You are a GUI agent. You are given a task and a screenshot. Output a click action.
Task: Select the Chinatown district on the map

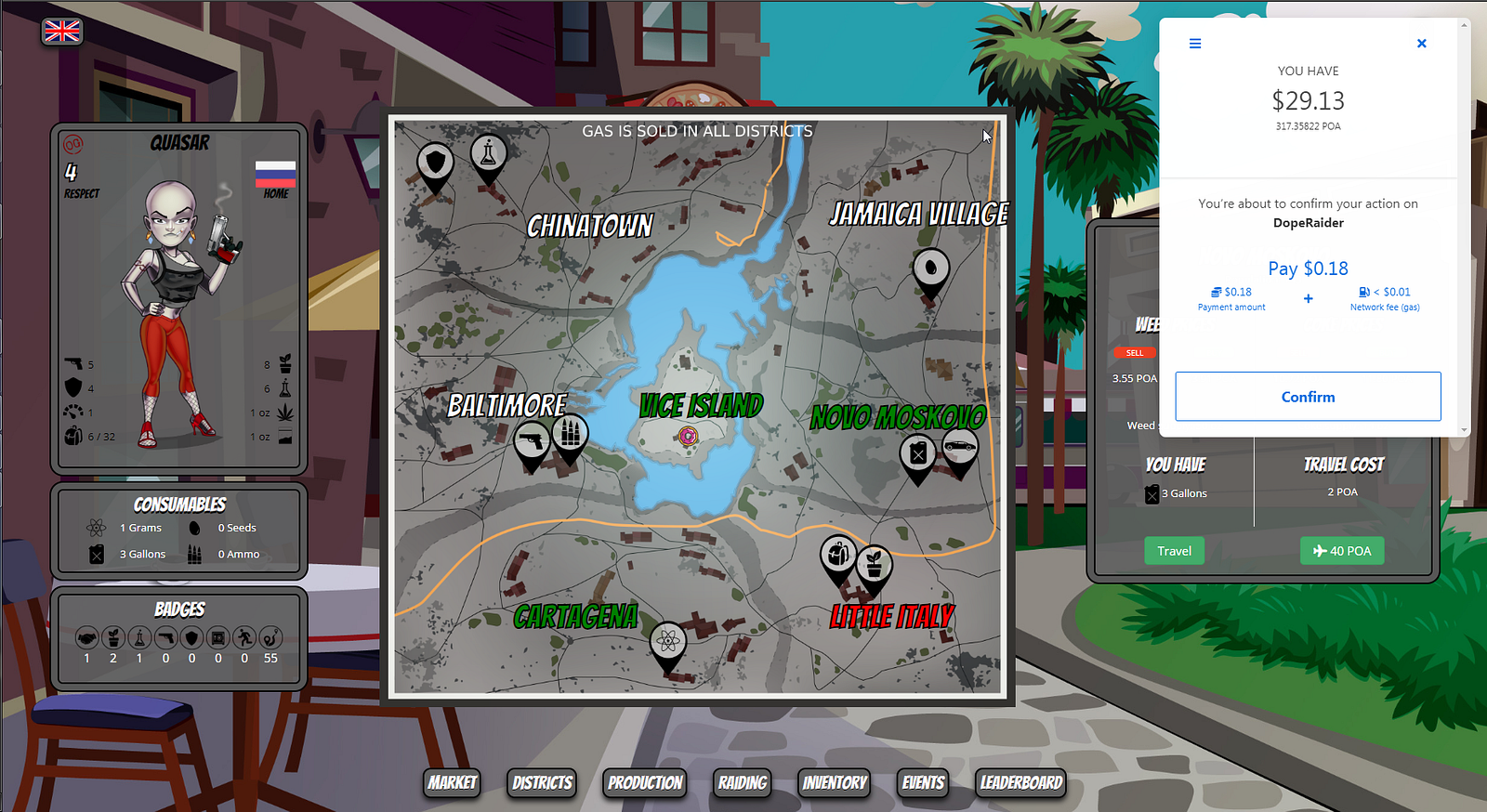[x=590, y=226]
